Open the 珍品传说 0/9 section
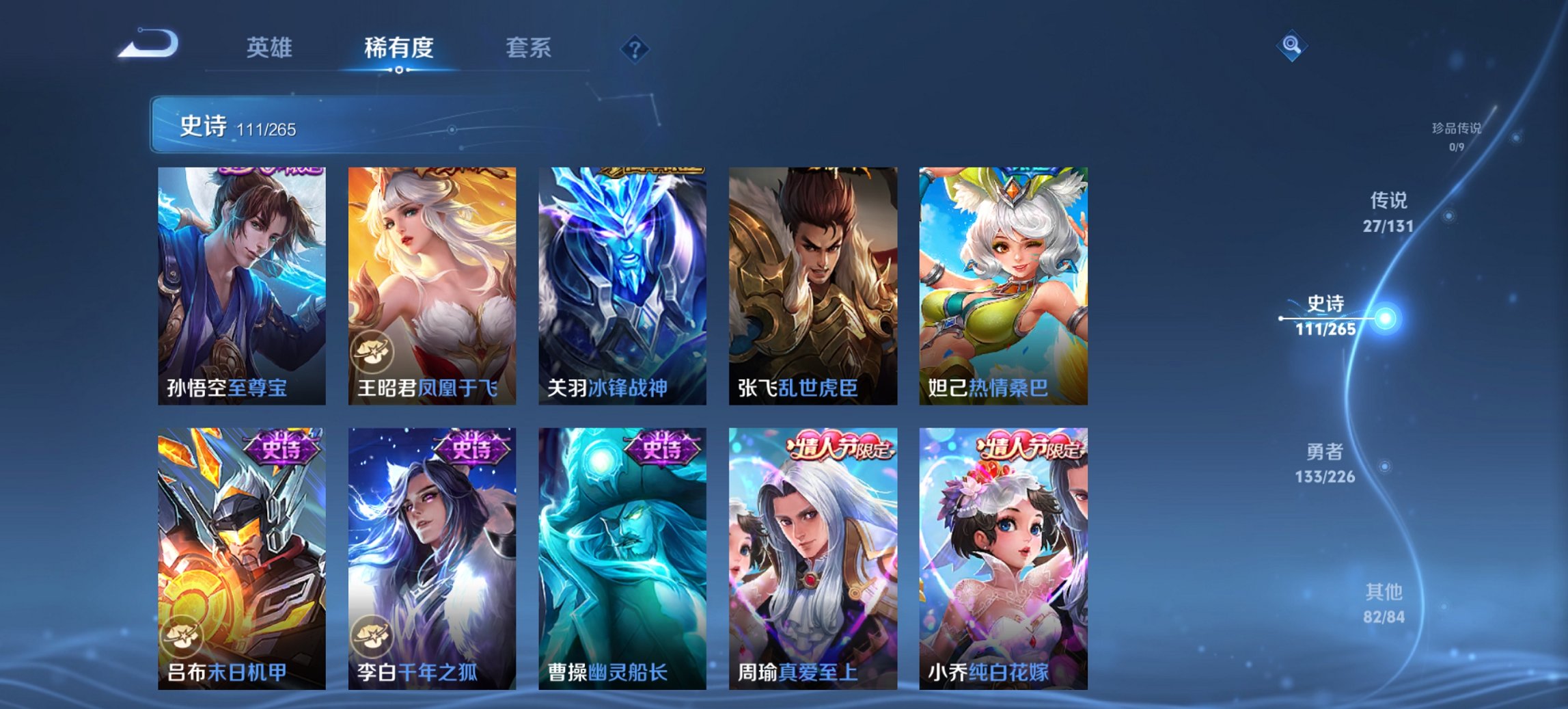 (x=1456, y=136)
